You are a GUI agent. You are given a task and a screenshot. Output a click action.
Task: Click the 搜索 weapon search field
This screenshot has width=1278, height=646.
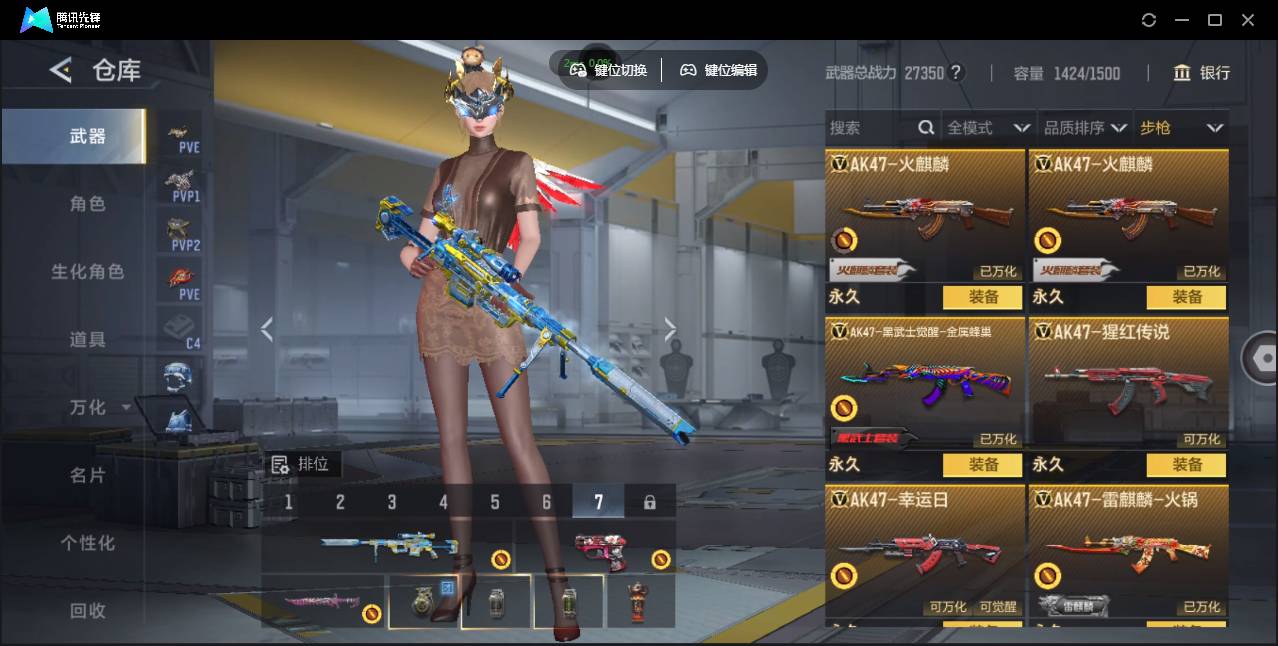[x=870, y=128]
